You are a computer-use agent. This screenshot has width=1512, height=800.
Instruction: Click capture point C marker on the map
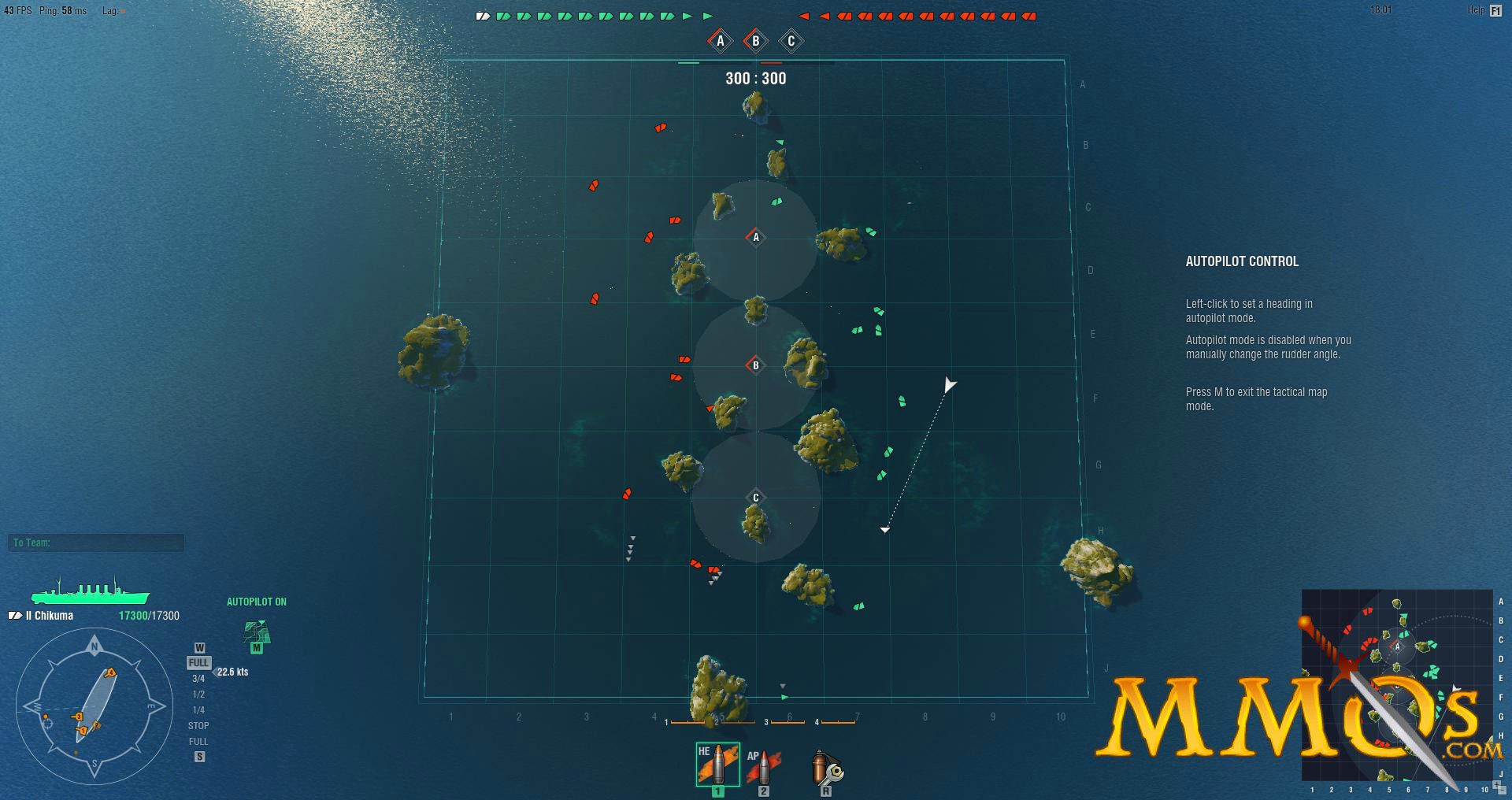(754, 497)
